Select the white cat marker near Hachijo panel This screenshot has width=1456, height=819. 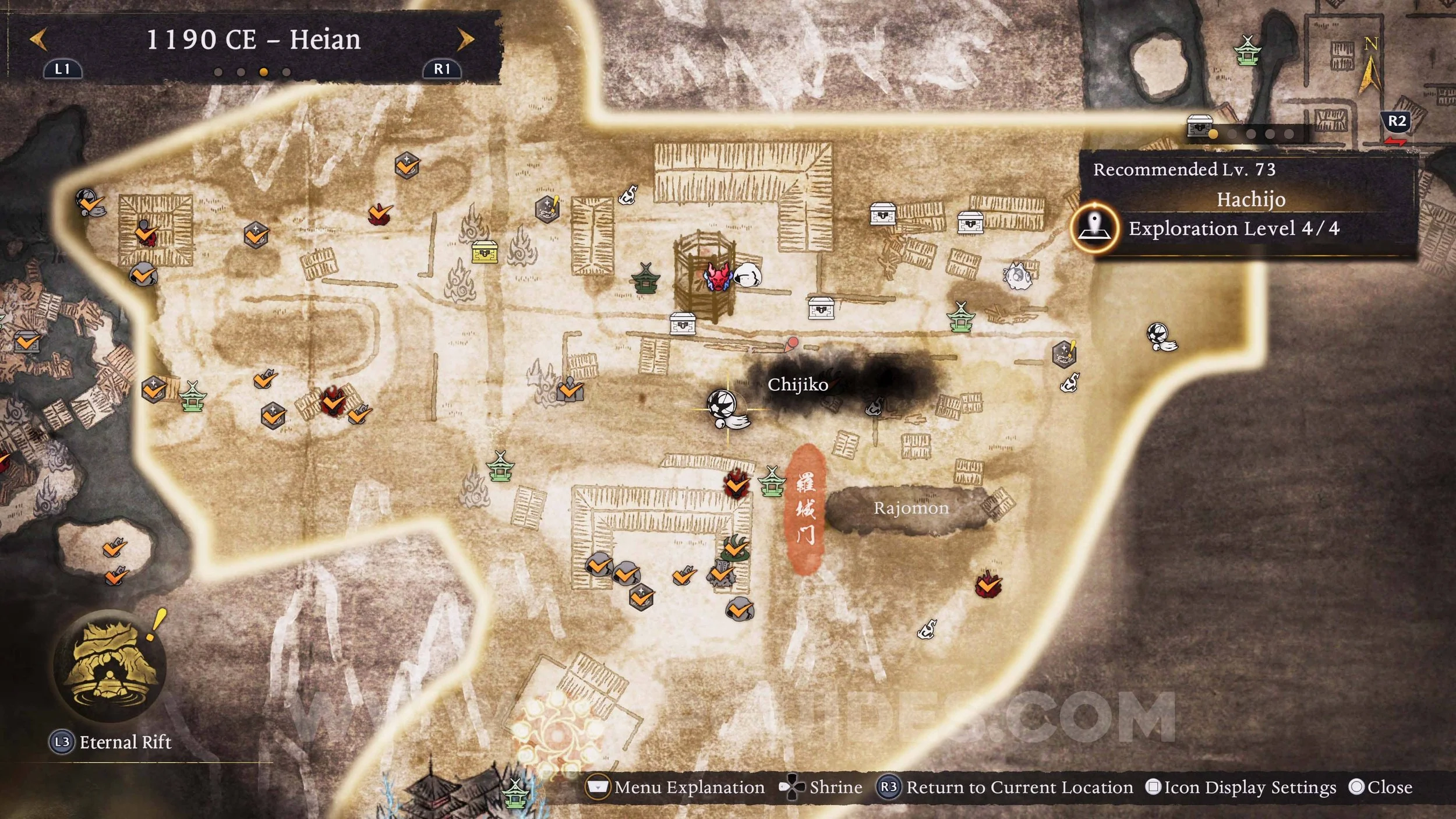pyautogui.click(x=1017, y=276)
